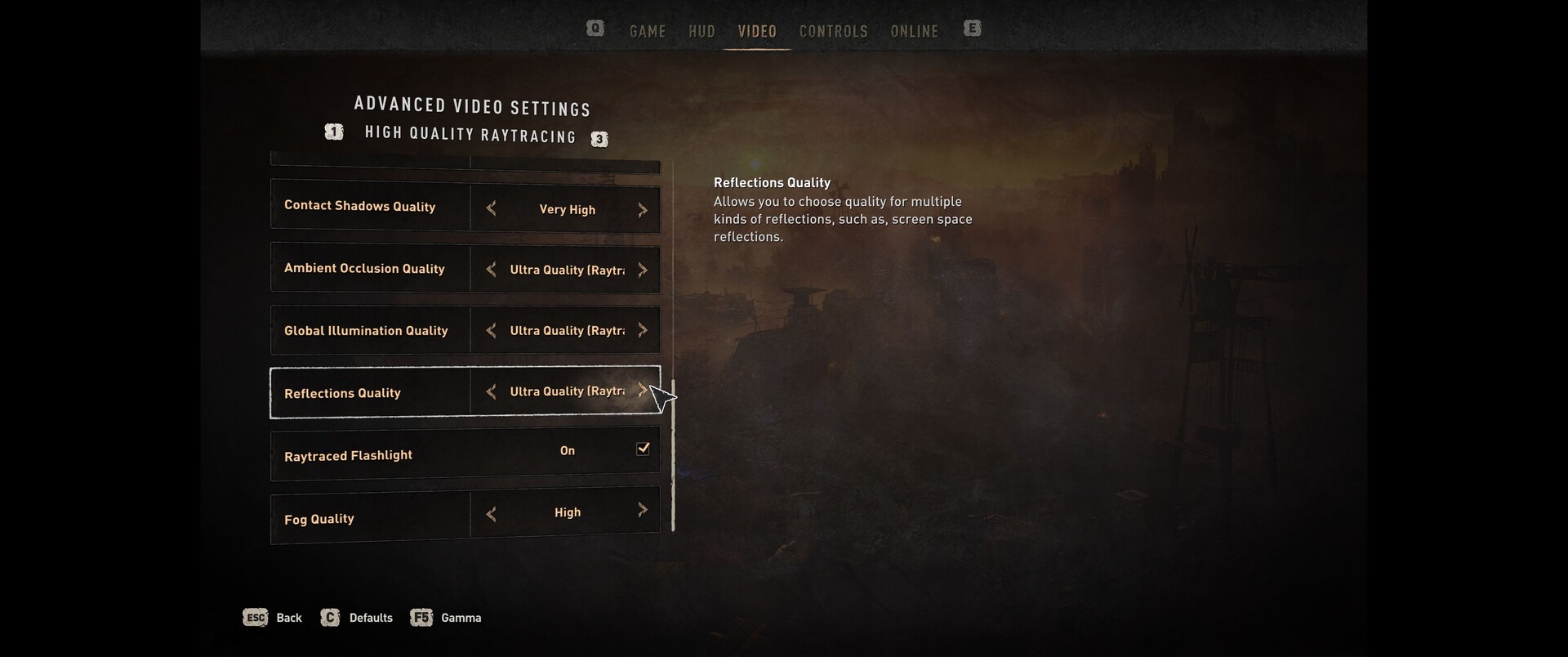Go to the ONLINE tab

click(x=914, y=31)
